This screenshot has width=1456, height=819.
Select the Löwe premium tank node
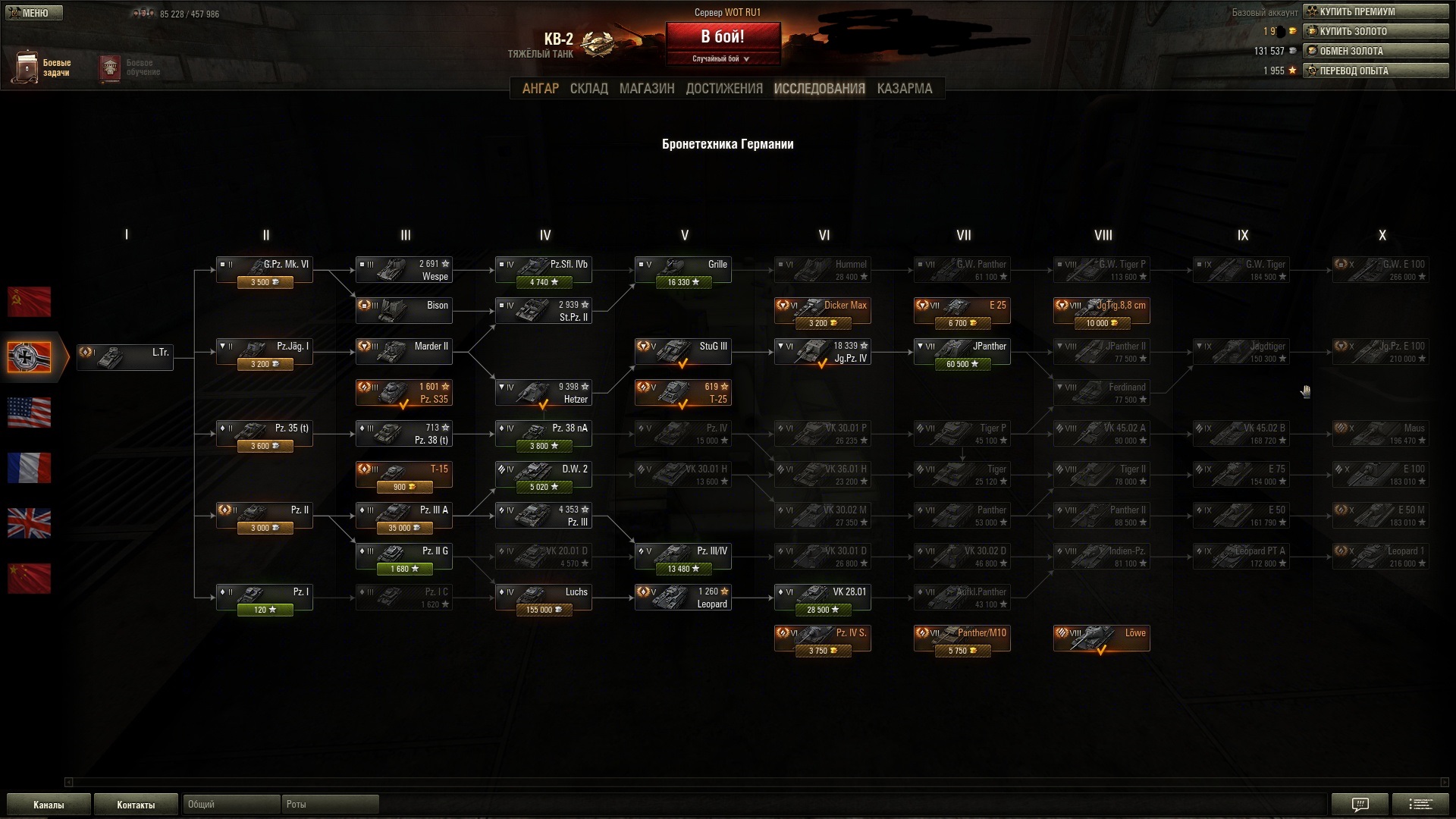[1101, 639]
